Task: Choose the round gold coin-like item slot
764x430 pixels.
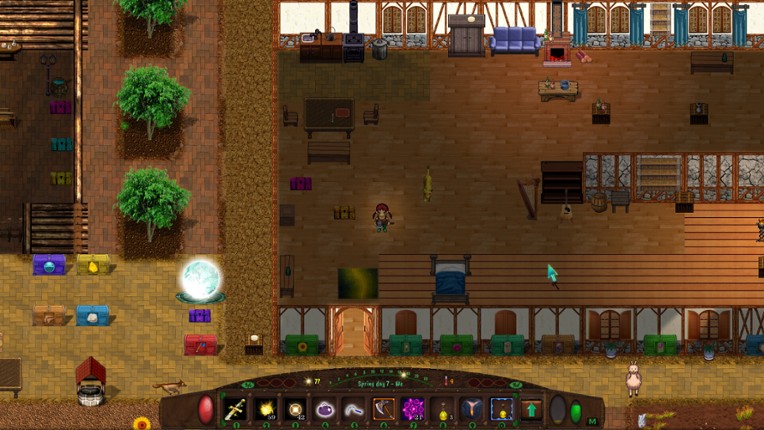Action: pos(295,409)
